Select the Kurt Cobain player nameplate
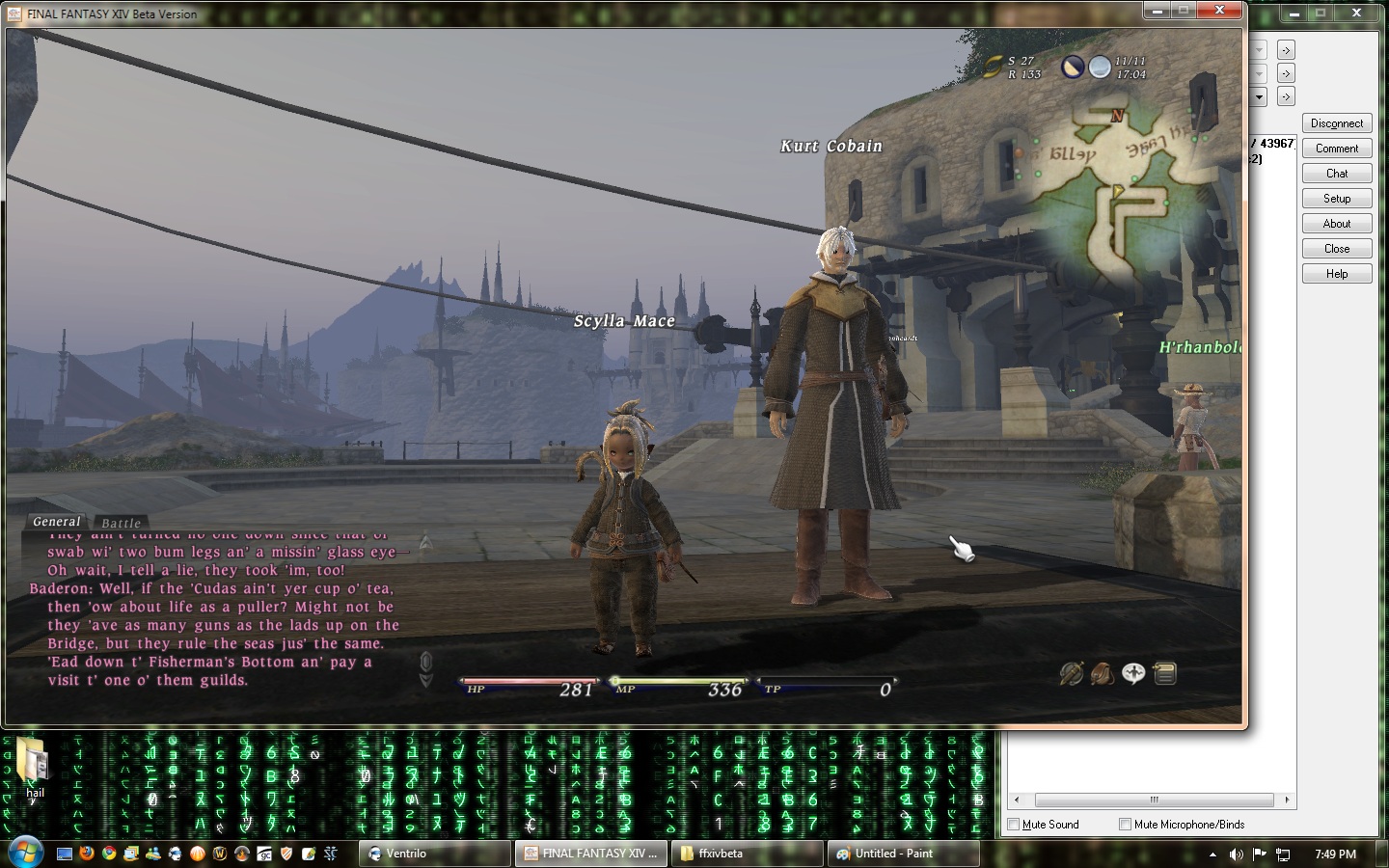The image size is (1389, 868). point(831,146)
